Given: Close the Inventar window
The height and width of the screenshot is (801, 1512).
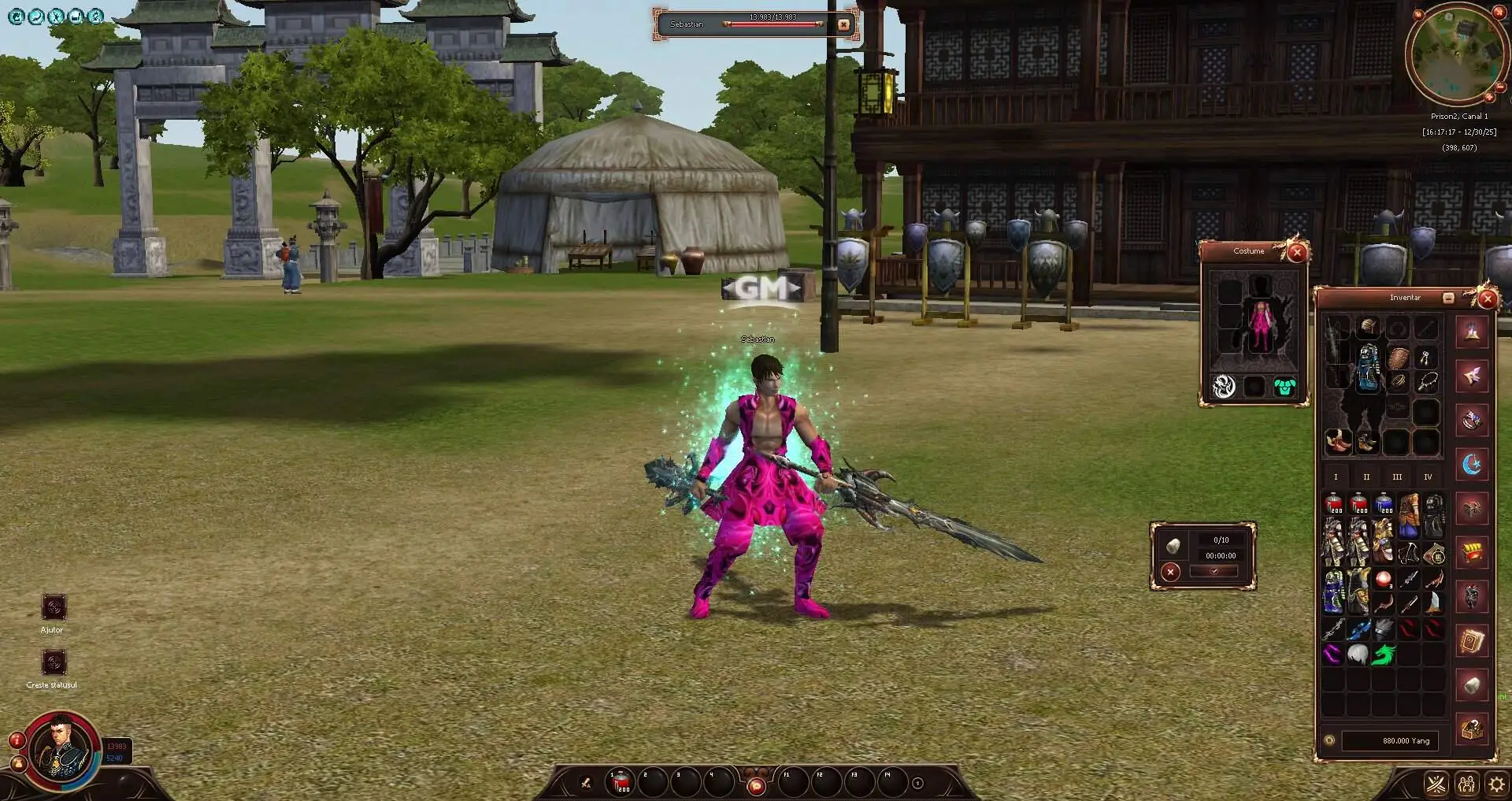Looking at the screenshot, I should (1487, 299).
